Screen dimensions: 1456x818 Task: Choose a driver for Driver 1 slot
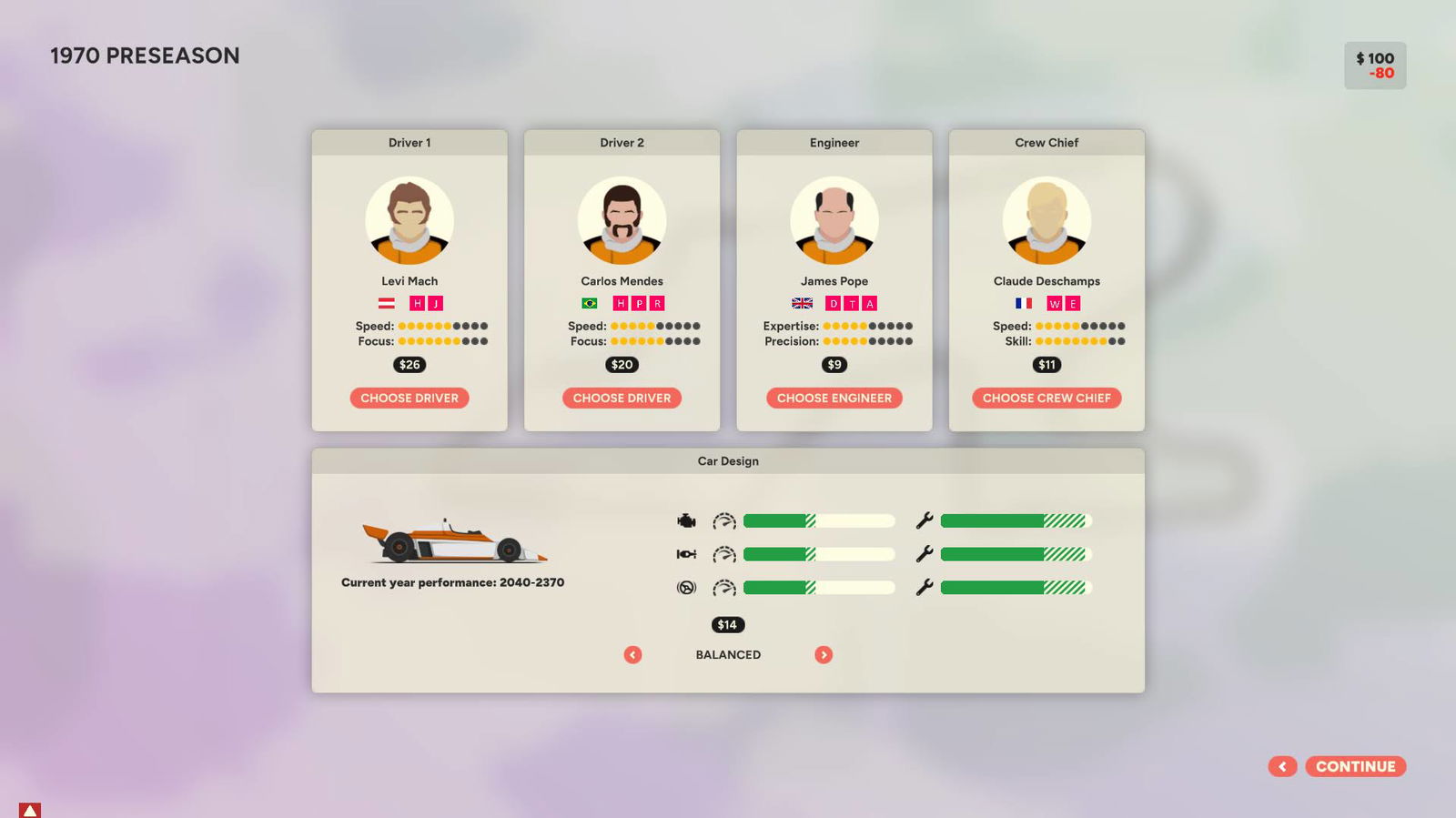[409, 398]
